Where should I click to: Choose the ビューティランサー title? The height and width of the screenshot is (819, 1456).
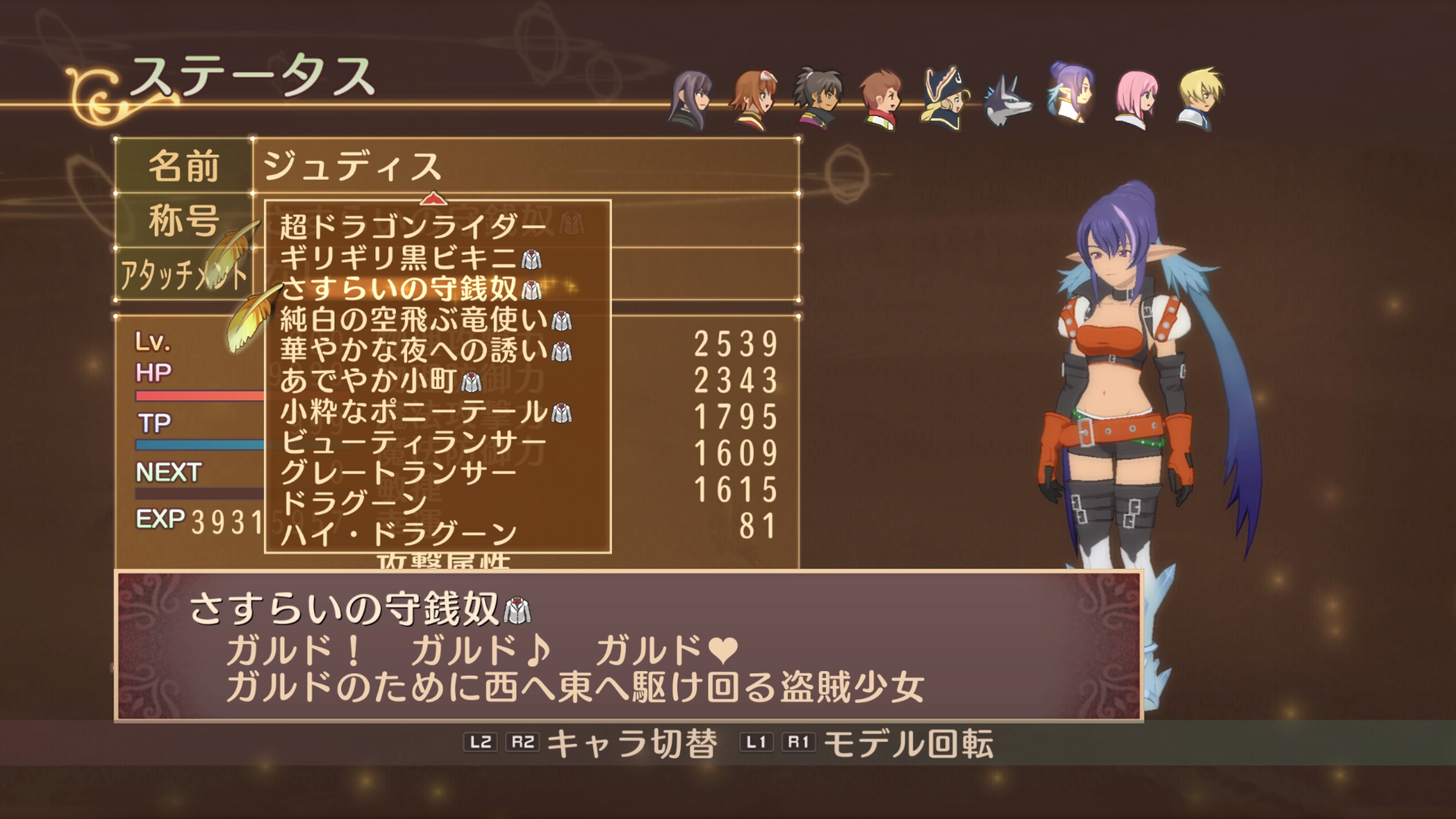pyautogui.click(x=413, y=442)
